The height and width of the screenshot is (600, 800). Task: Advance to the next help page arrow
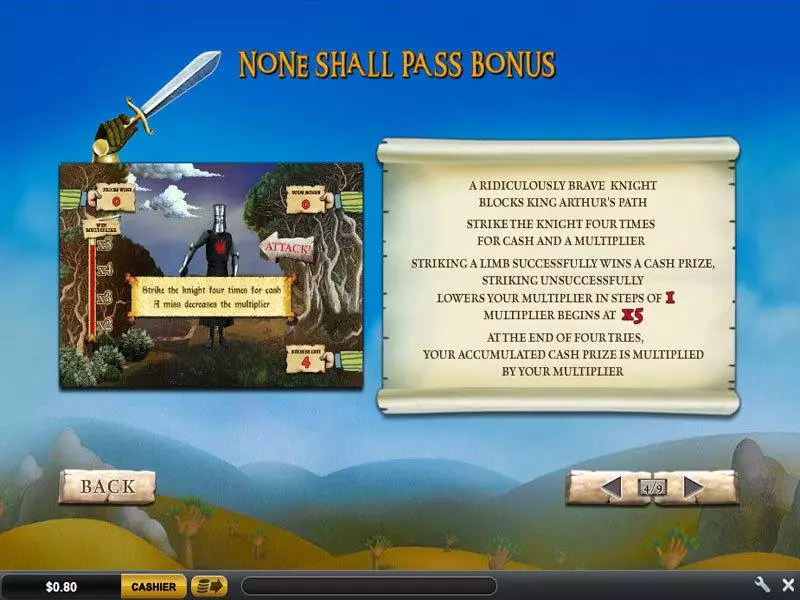693,488
